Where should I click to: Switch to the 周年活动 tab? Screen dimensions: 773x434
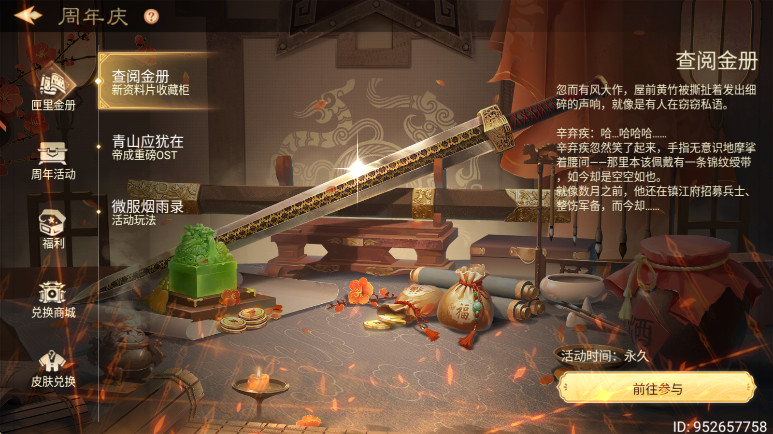pos(52,159)
